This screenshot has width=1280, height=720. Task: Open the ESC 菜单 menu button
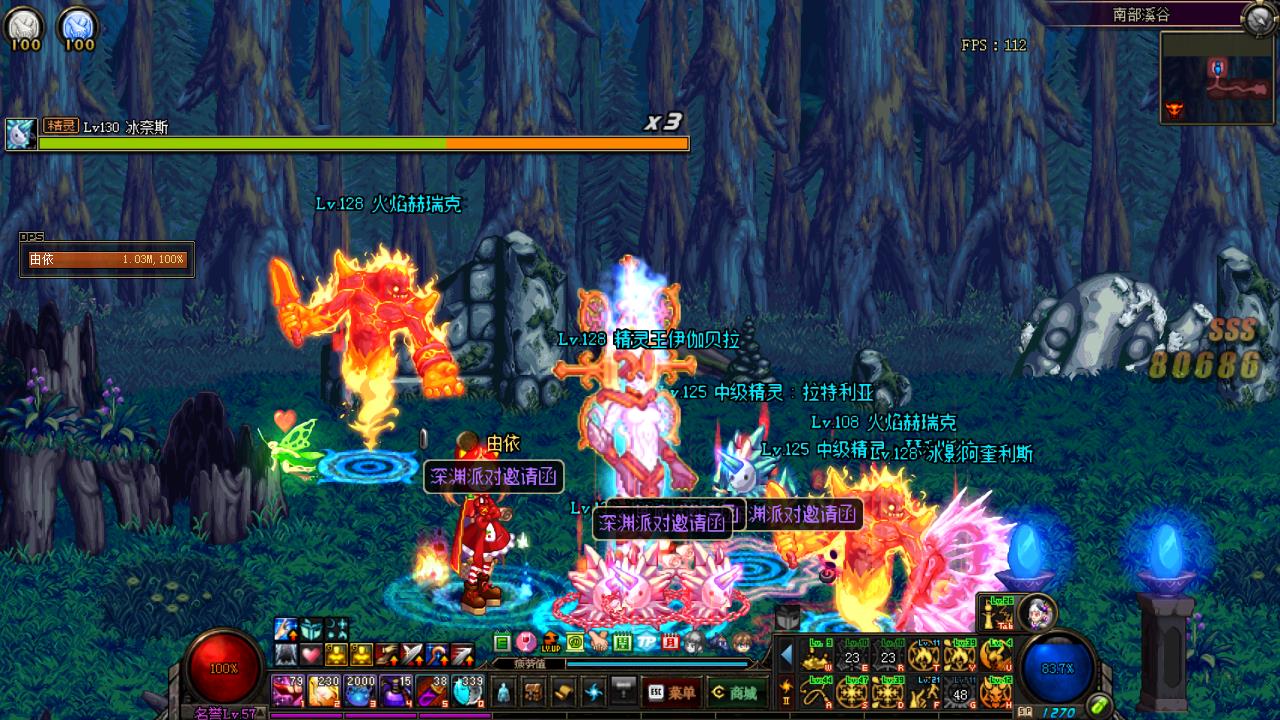[x=670, y=691]
